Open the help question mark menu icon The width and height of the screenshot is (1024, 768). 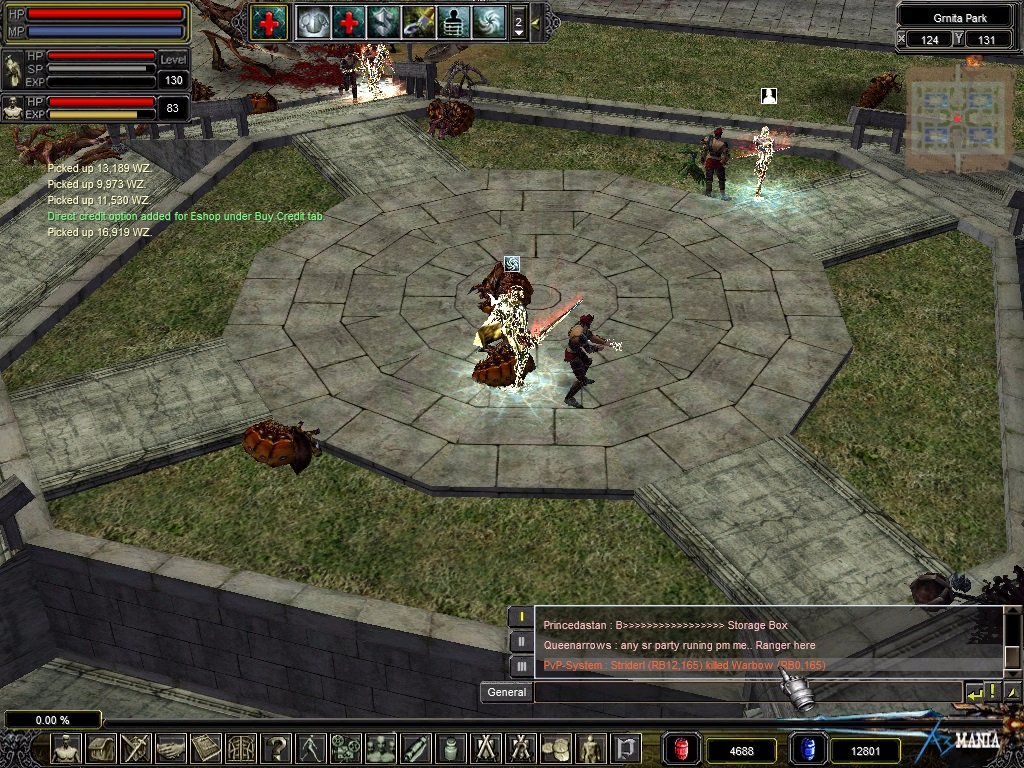[x=275, y=748]
